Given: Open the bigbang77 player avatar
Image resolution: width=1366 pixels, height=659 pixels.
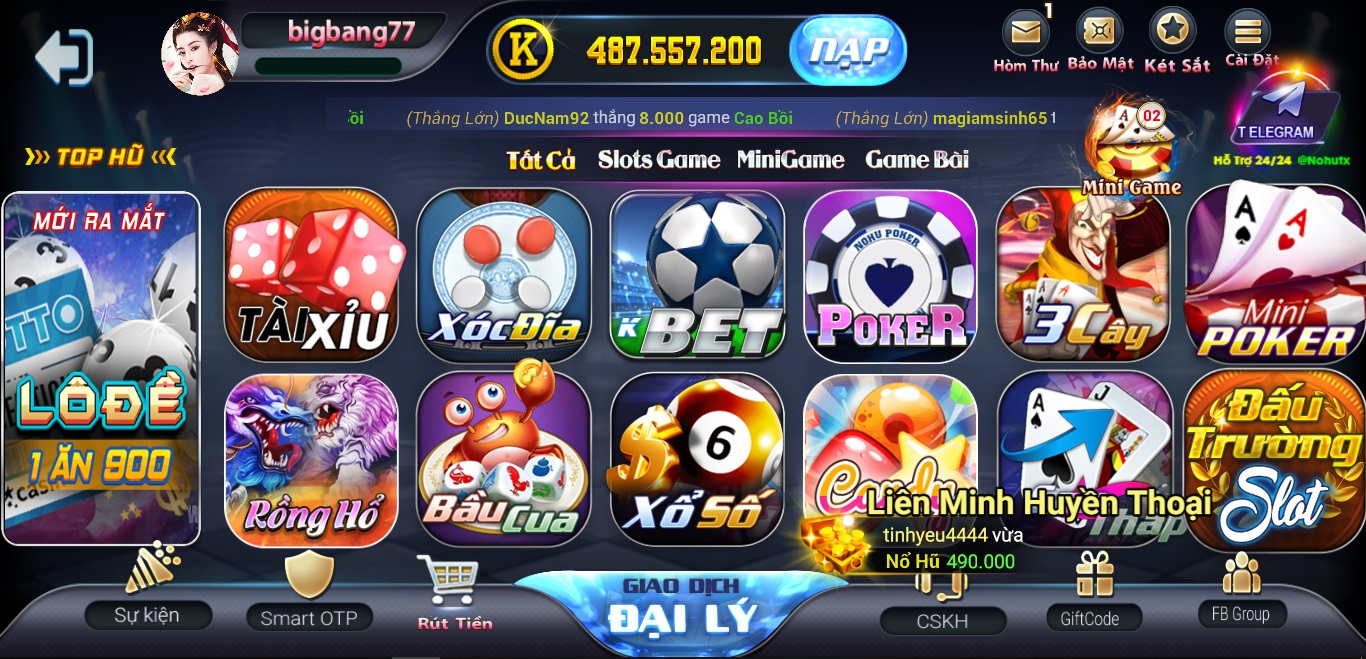Looking at the screenshot, I should pos(200,54).
